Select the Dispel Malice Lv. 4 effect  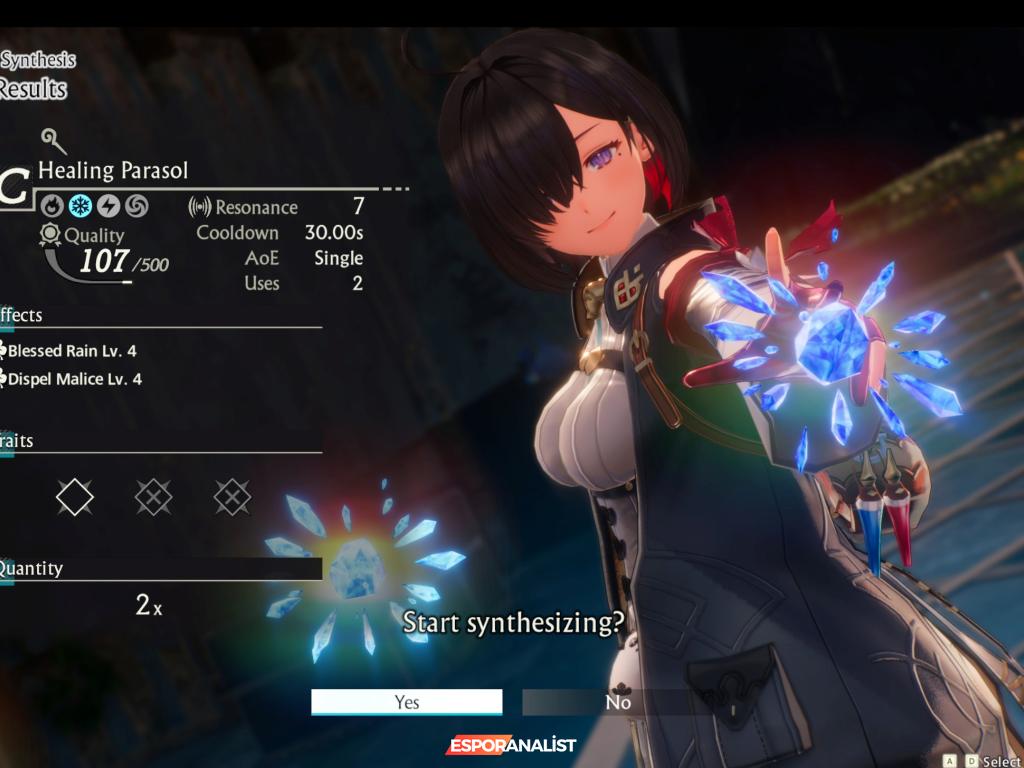pyautogui.click(x=74, y=379)
